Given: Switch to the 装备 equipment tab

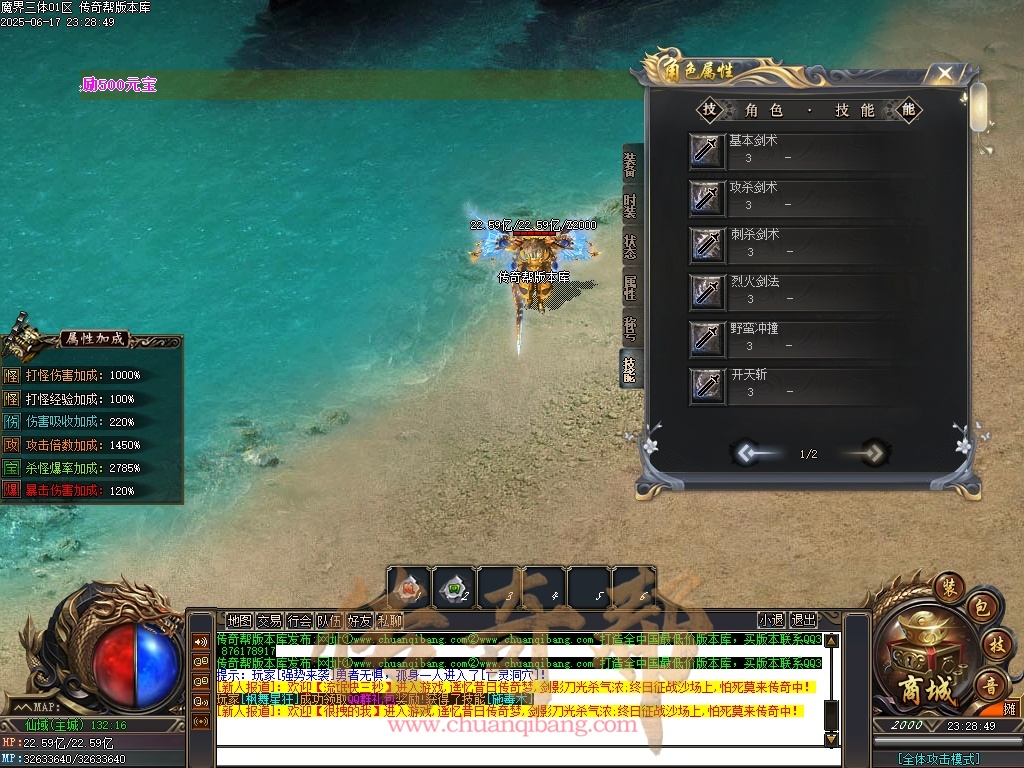Looking at the screenshot, I should point(630,164).
